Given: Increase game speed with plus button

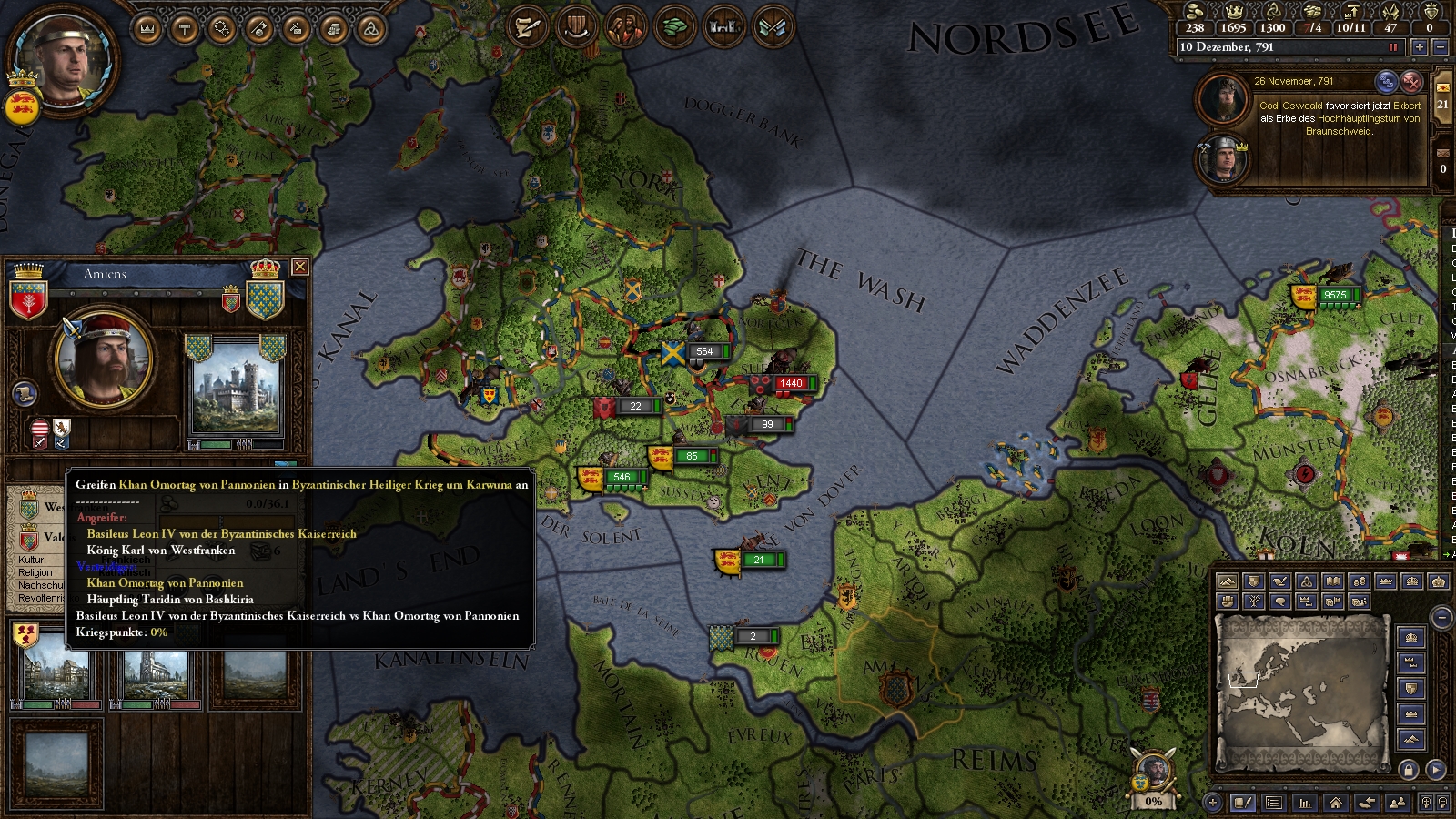Looking at the screenshot, I should click(x=1420, y=47).
